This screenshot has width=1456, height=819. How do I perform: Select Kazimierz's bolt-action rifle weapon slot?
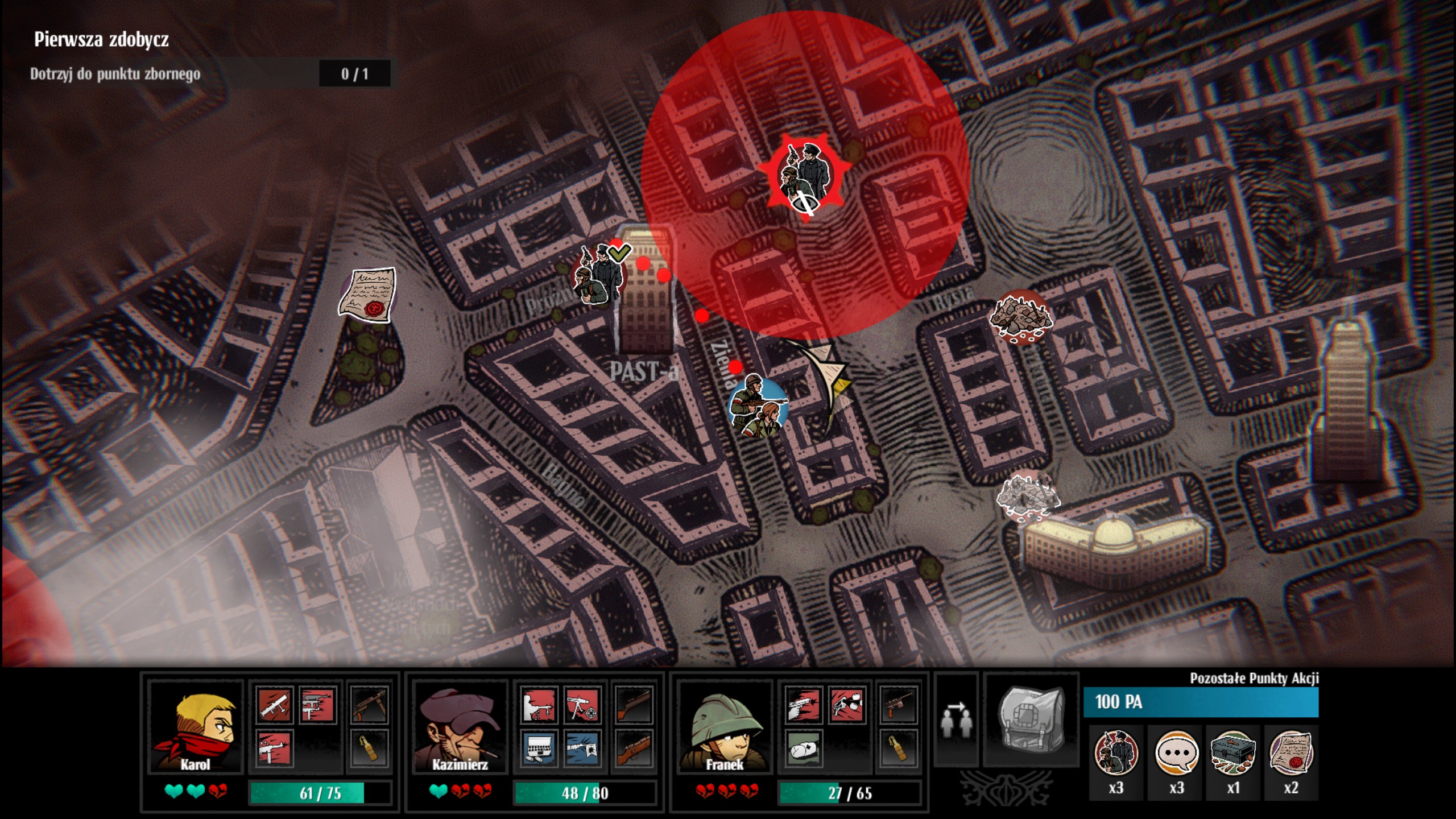click(634, 748)
